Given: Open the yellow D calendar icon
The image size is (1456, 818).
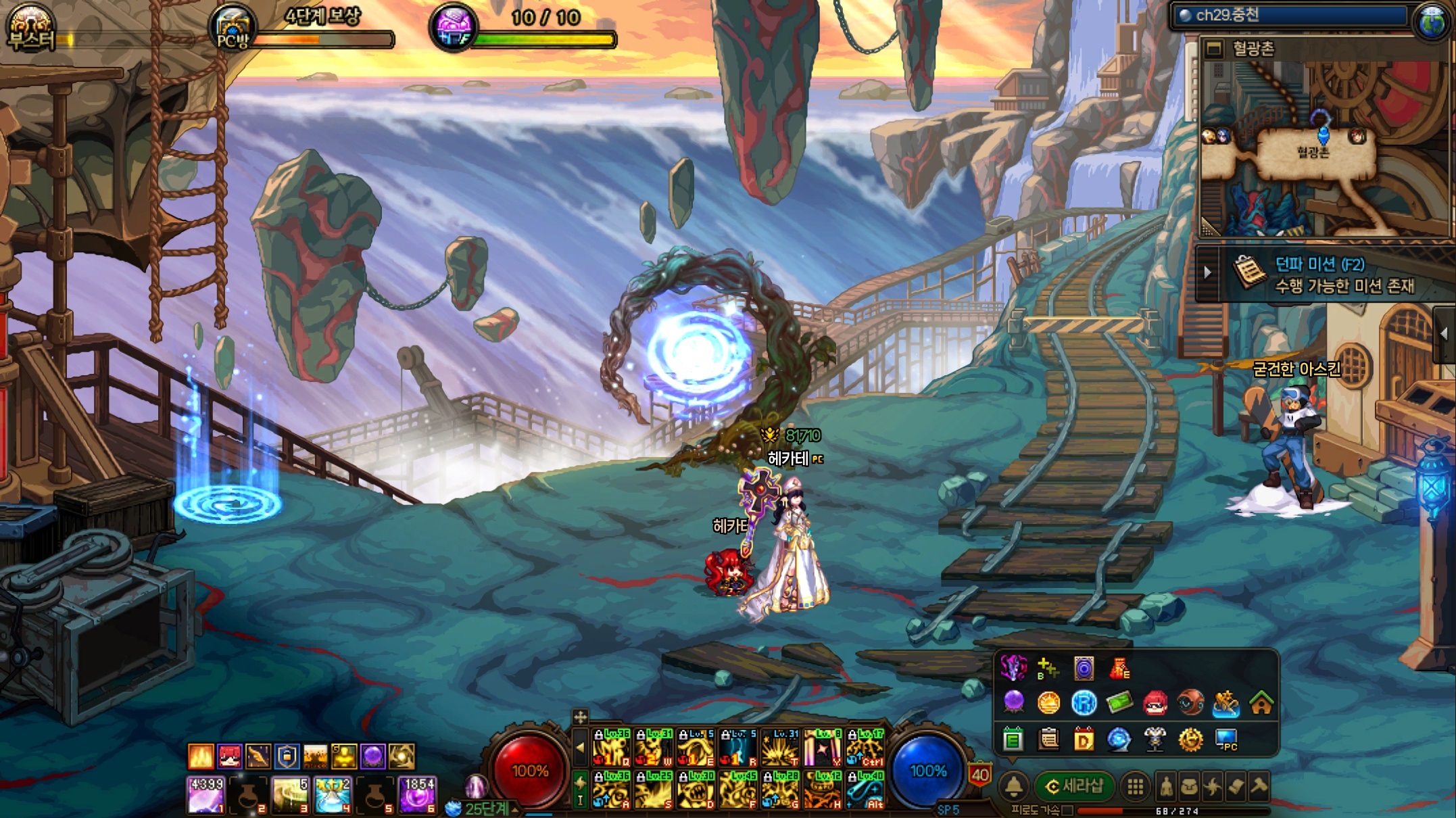Looking at the screenshot, I should [1084, 740].
